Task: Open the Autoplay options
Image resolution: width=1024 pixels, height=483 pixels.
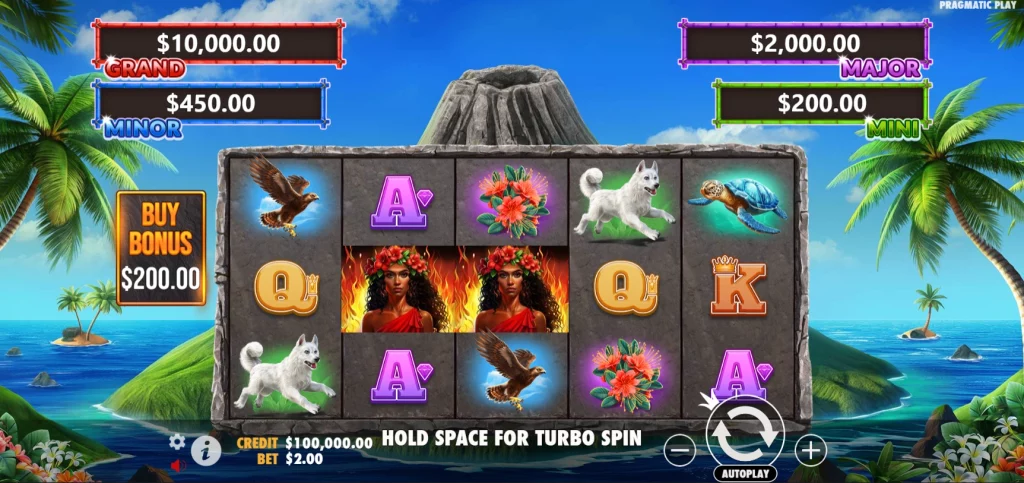Action: tap(745, 472)
